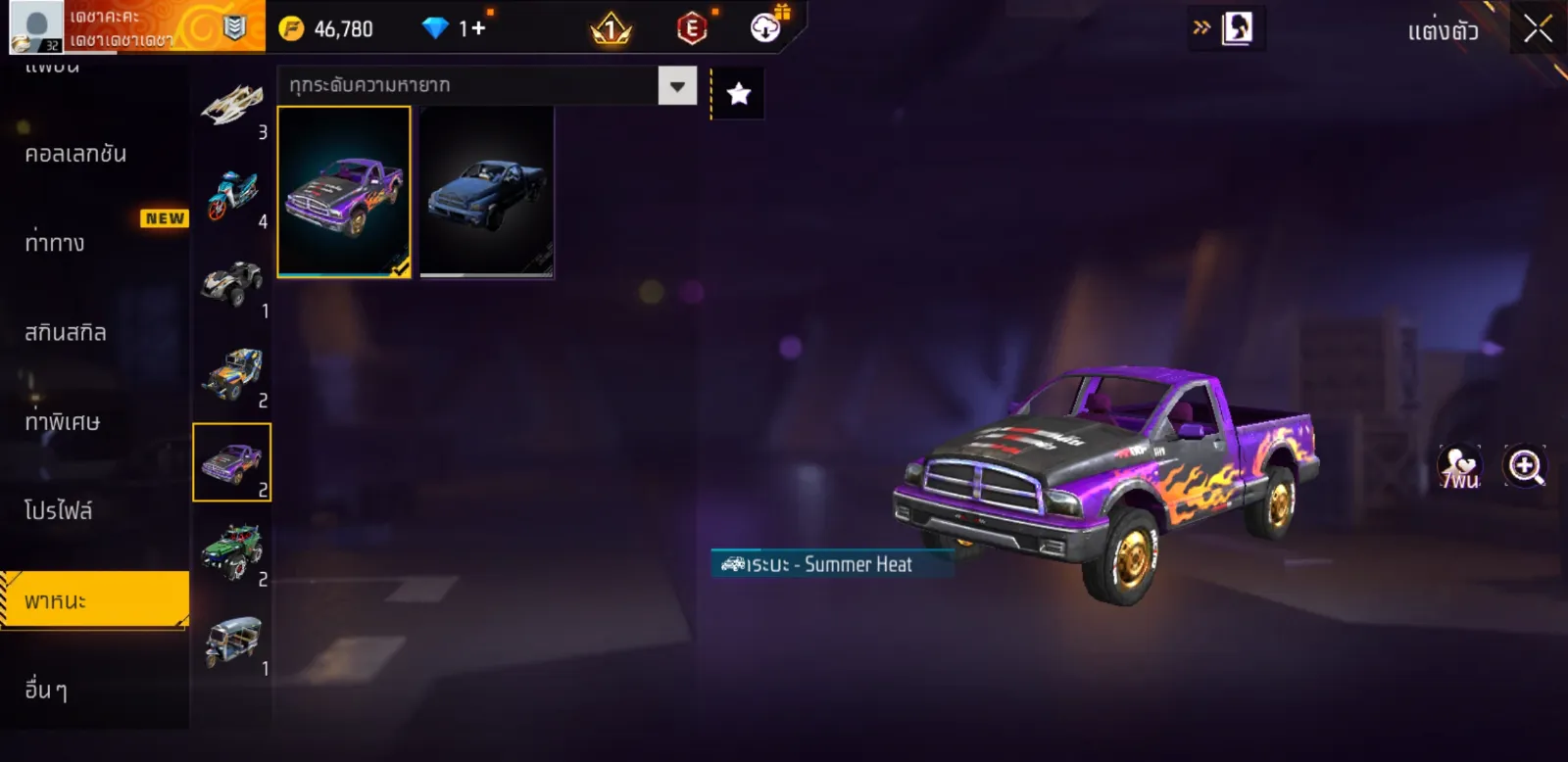The image size is (1568, 762).
Task: Zoom in with the magnifier button
Action: [x=1525, y=467]
